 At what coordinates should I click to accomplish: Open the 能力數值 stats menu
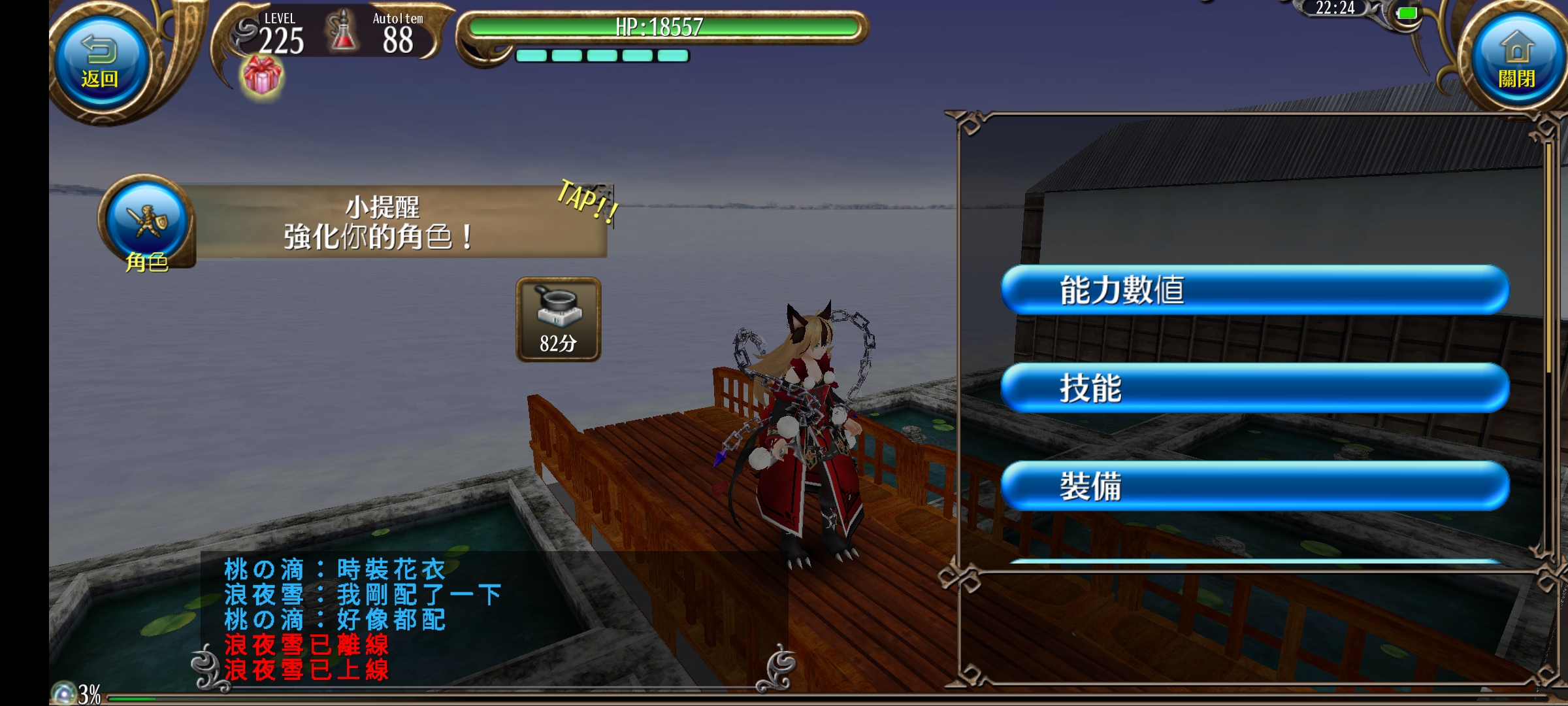1254,290
